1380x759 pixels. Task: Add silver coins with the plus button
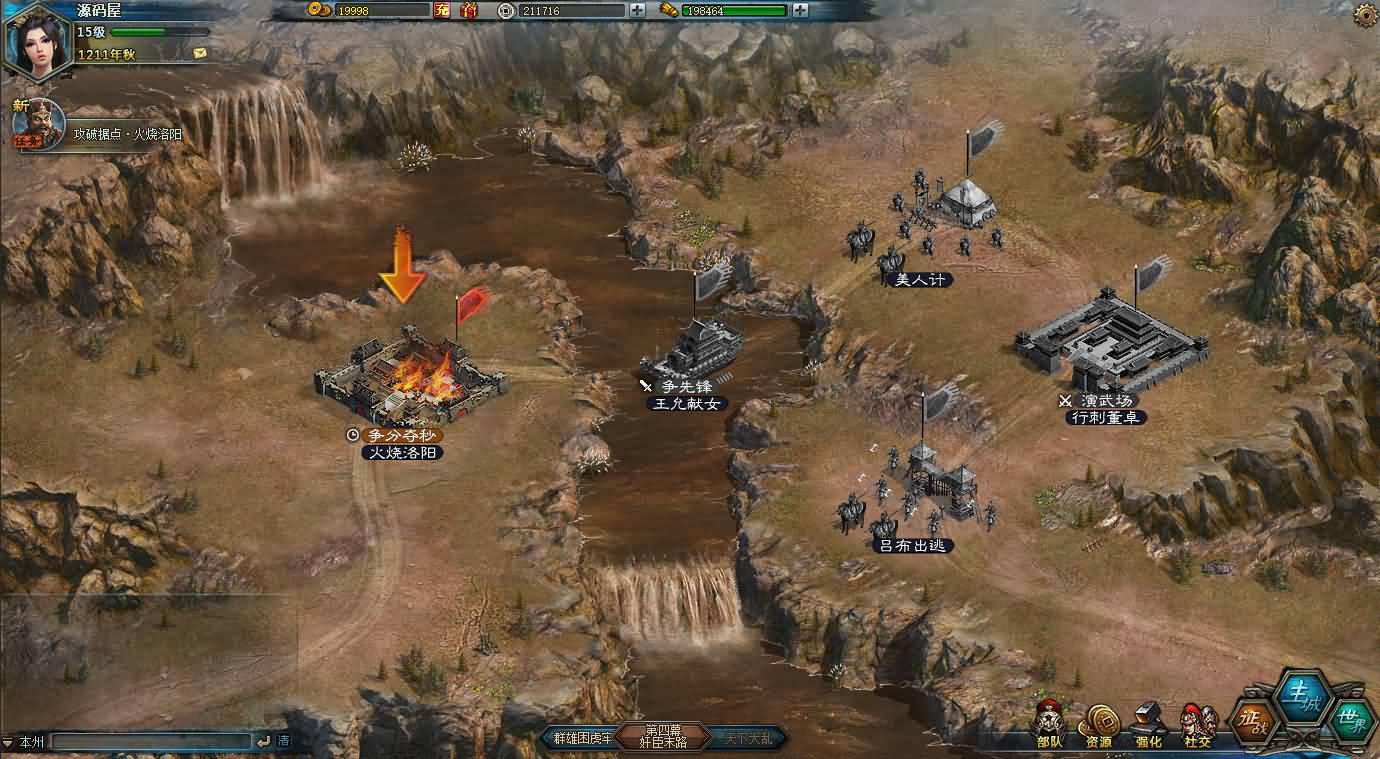pyautogui.click(x=638, y=11)
